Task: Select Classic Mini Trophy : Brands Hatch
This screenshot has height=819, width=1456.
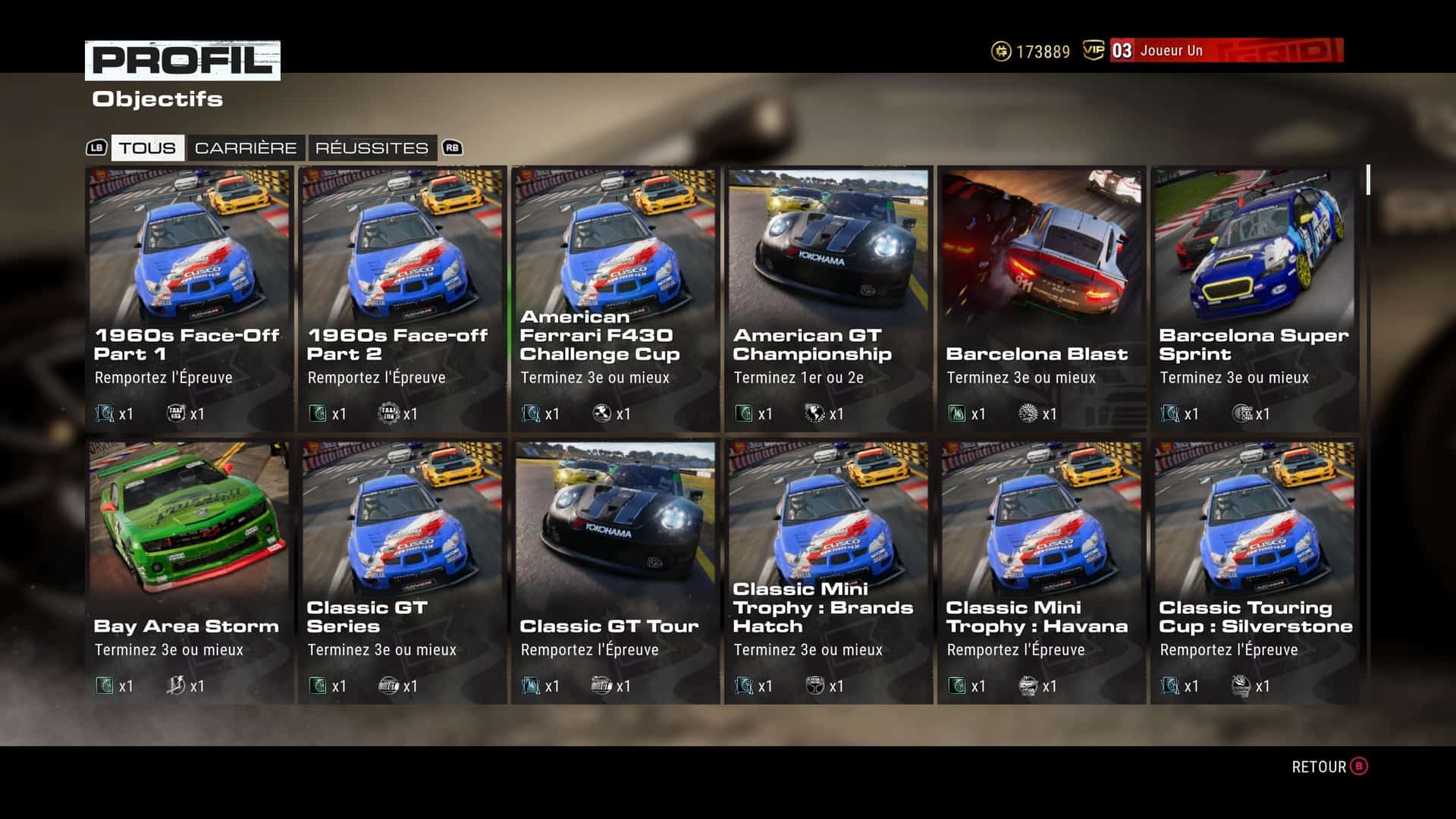Action: click(x=828, y=572)
